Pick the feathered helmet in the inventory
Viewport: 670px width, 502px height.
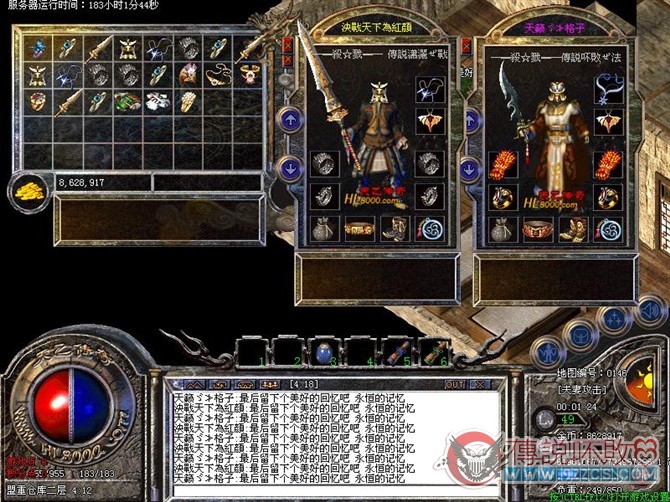click(188, 74)
